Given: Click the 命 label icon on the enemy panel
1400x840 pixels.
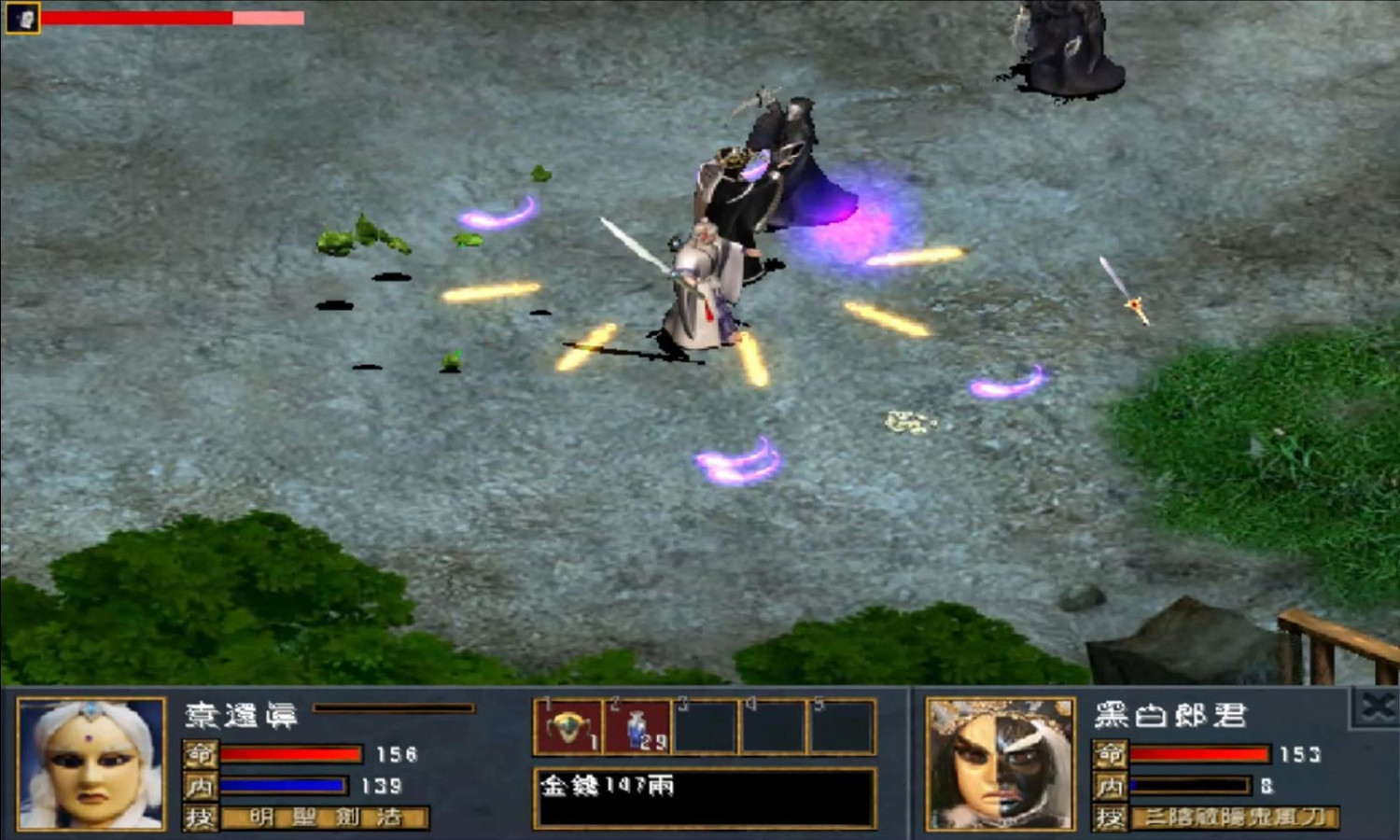Looking at the screenshot, I should [x=1113, y=755].
